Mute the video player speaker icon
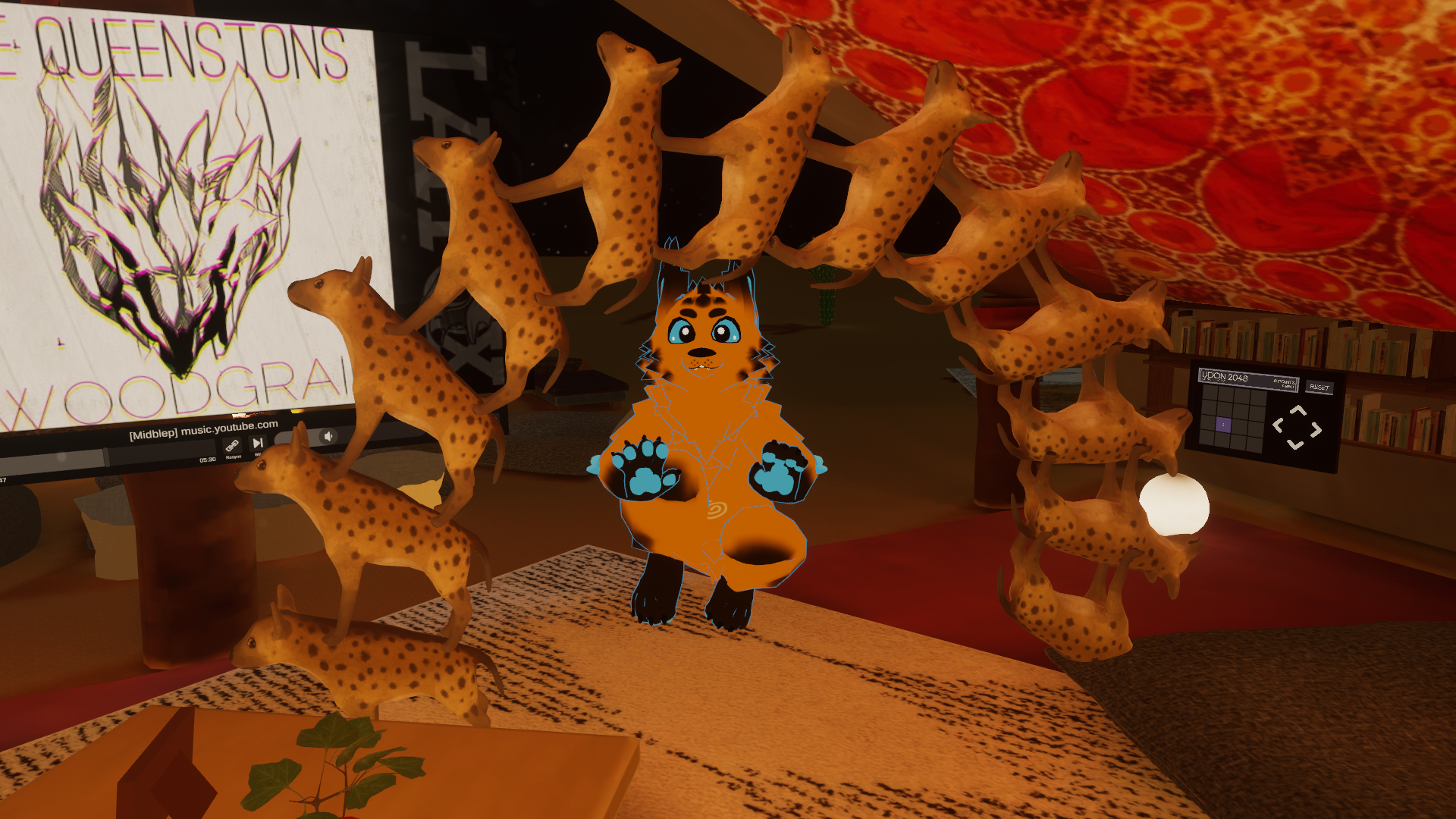 click(328, 436)
